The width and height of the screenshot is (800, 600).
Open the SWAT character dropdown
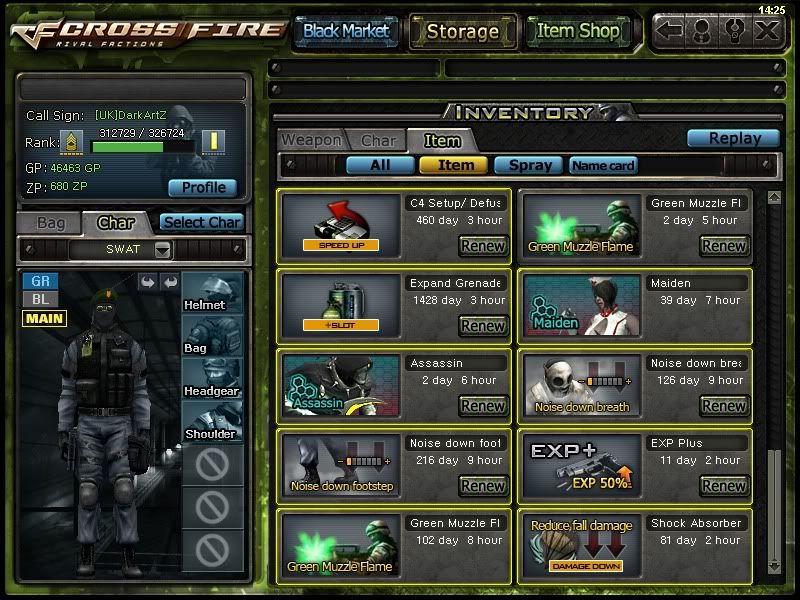coord(163,249)
